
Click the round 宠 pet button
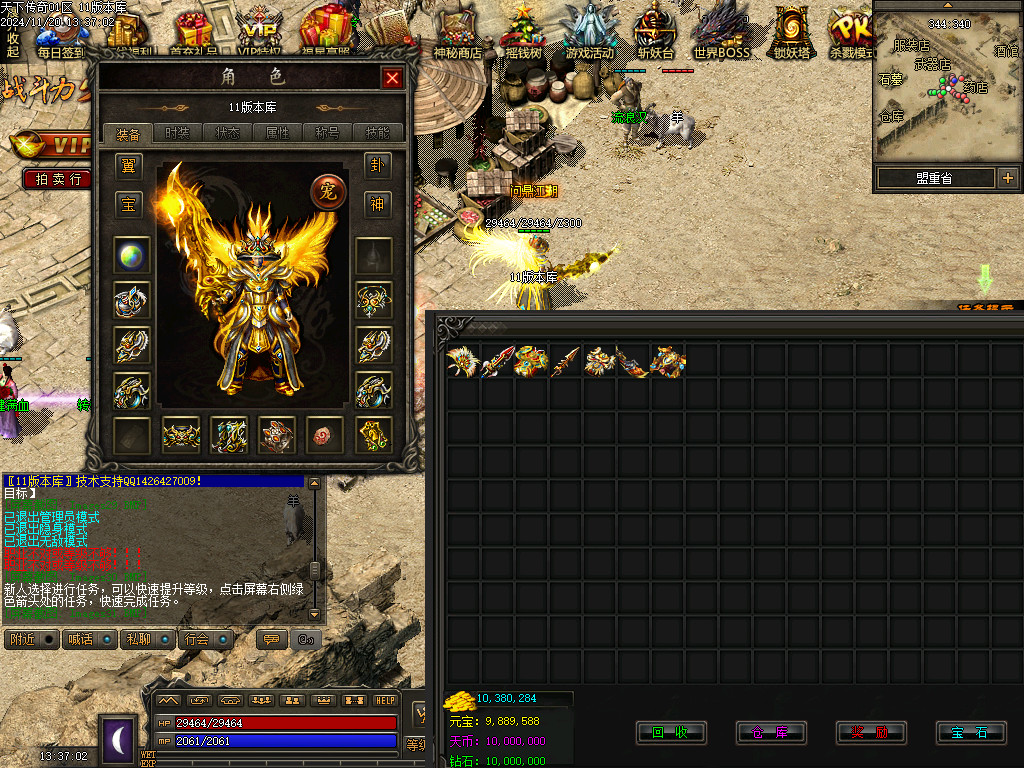point(328,191)
